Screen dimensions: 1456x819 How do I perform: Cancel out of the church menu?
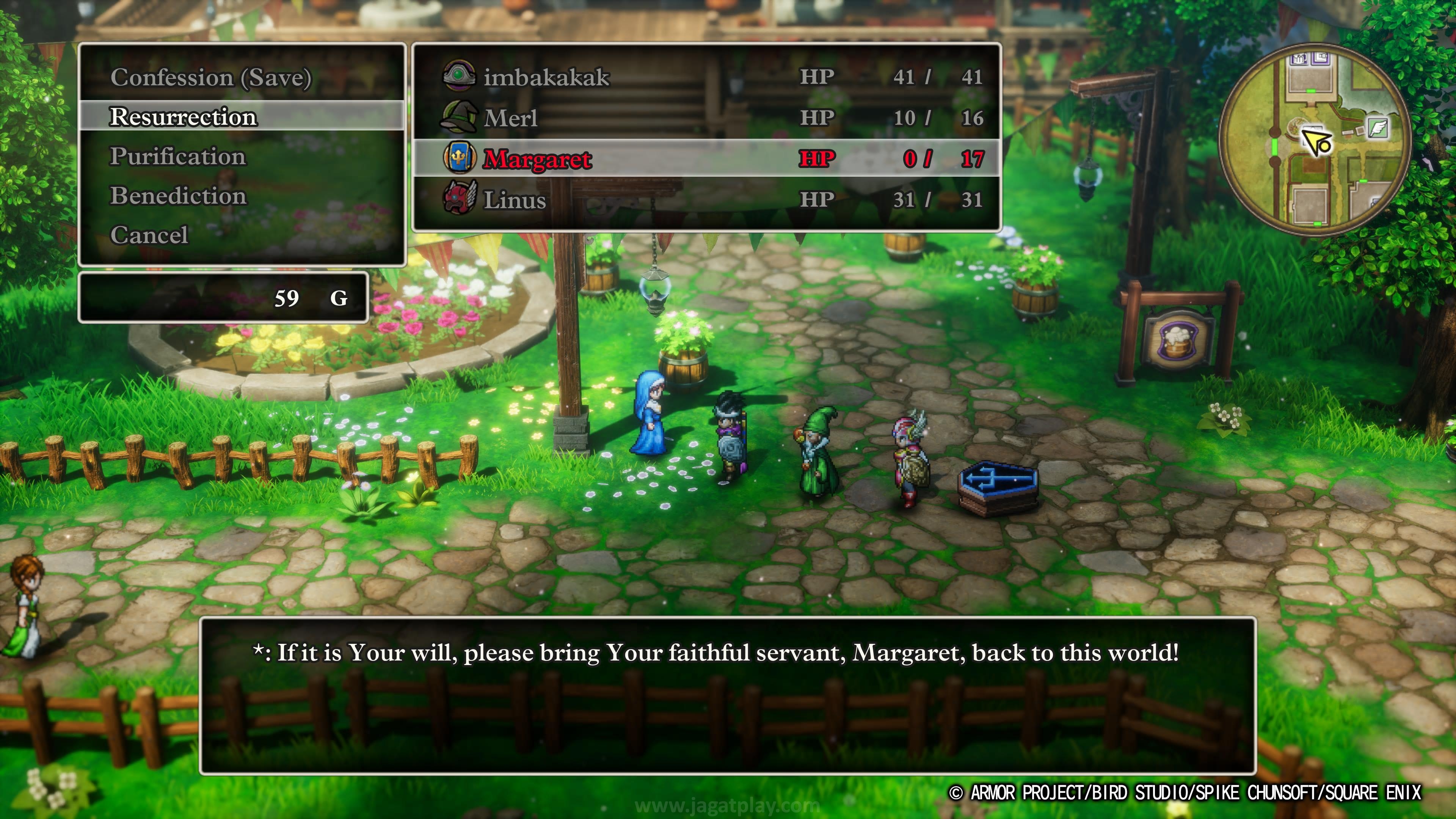point(149,235)
